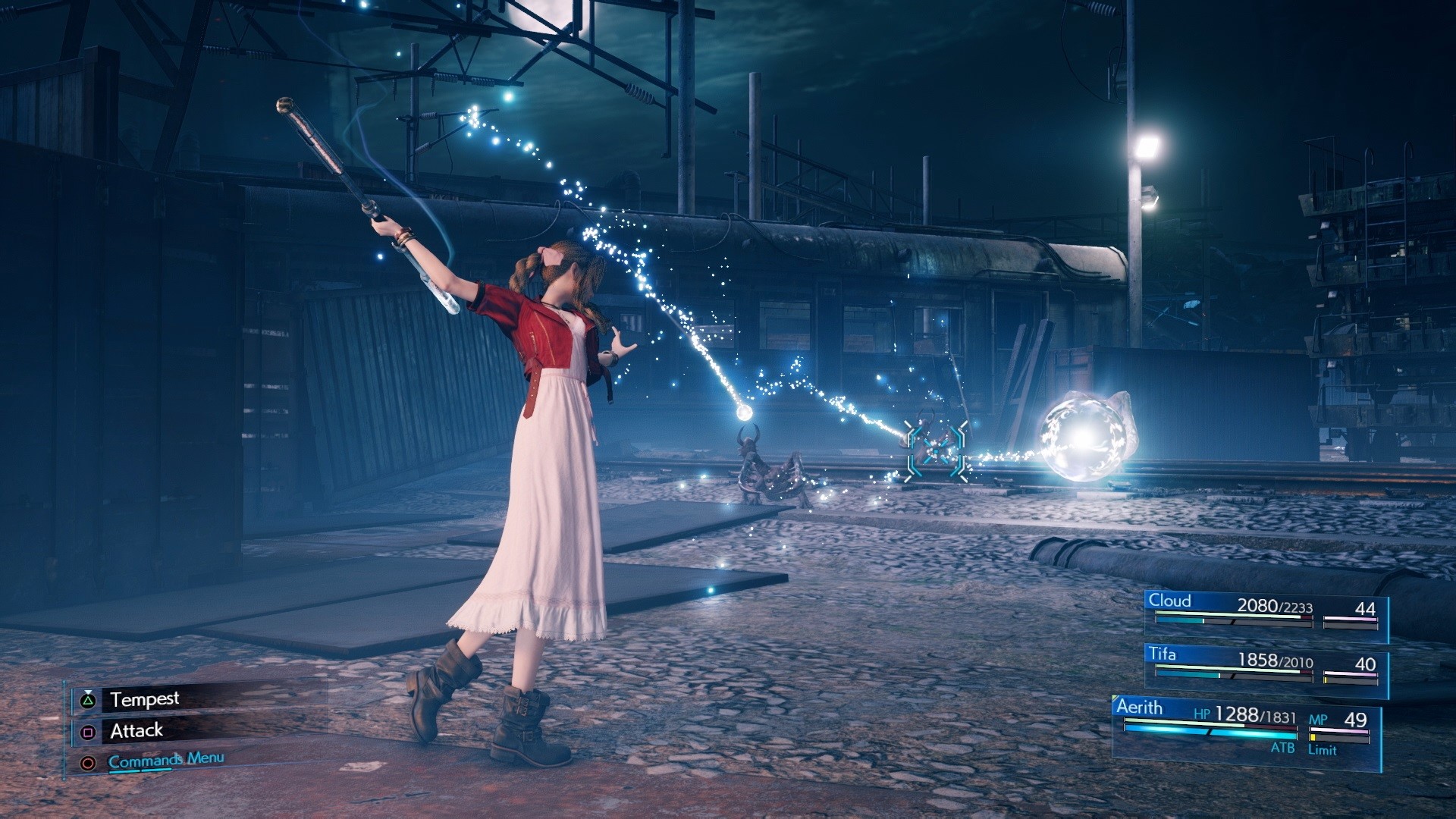Select the Triangle button icon beside Tempest
The width and height of the screenshot is (1456, 819).
pos(89,699)
